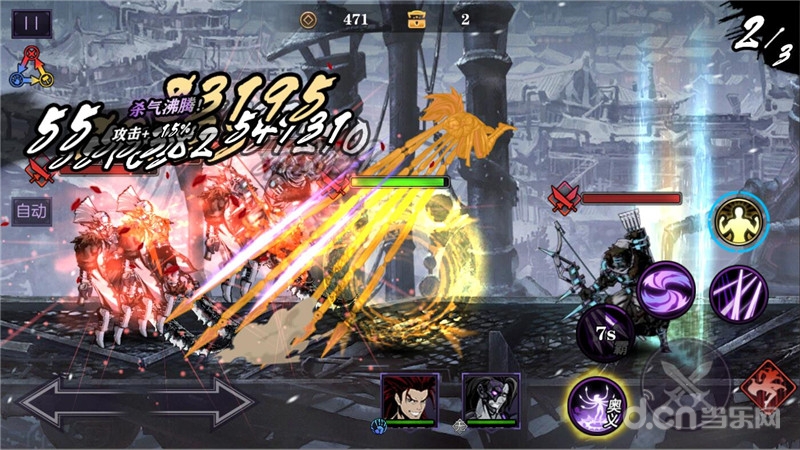Toggle auto battle with the 自动 button

pyautogui.click(x=32, y=211)
